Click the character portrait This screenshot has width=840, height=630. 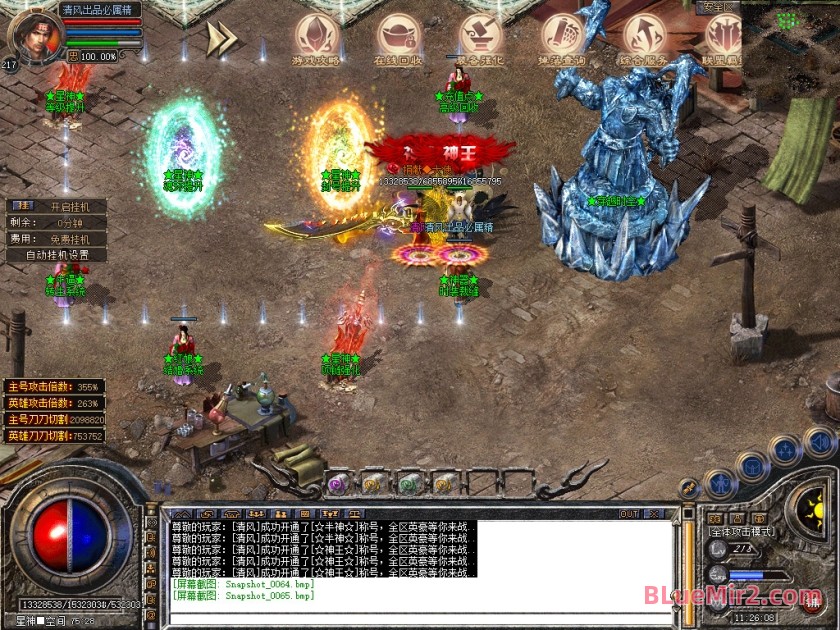tap(33, 33)
